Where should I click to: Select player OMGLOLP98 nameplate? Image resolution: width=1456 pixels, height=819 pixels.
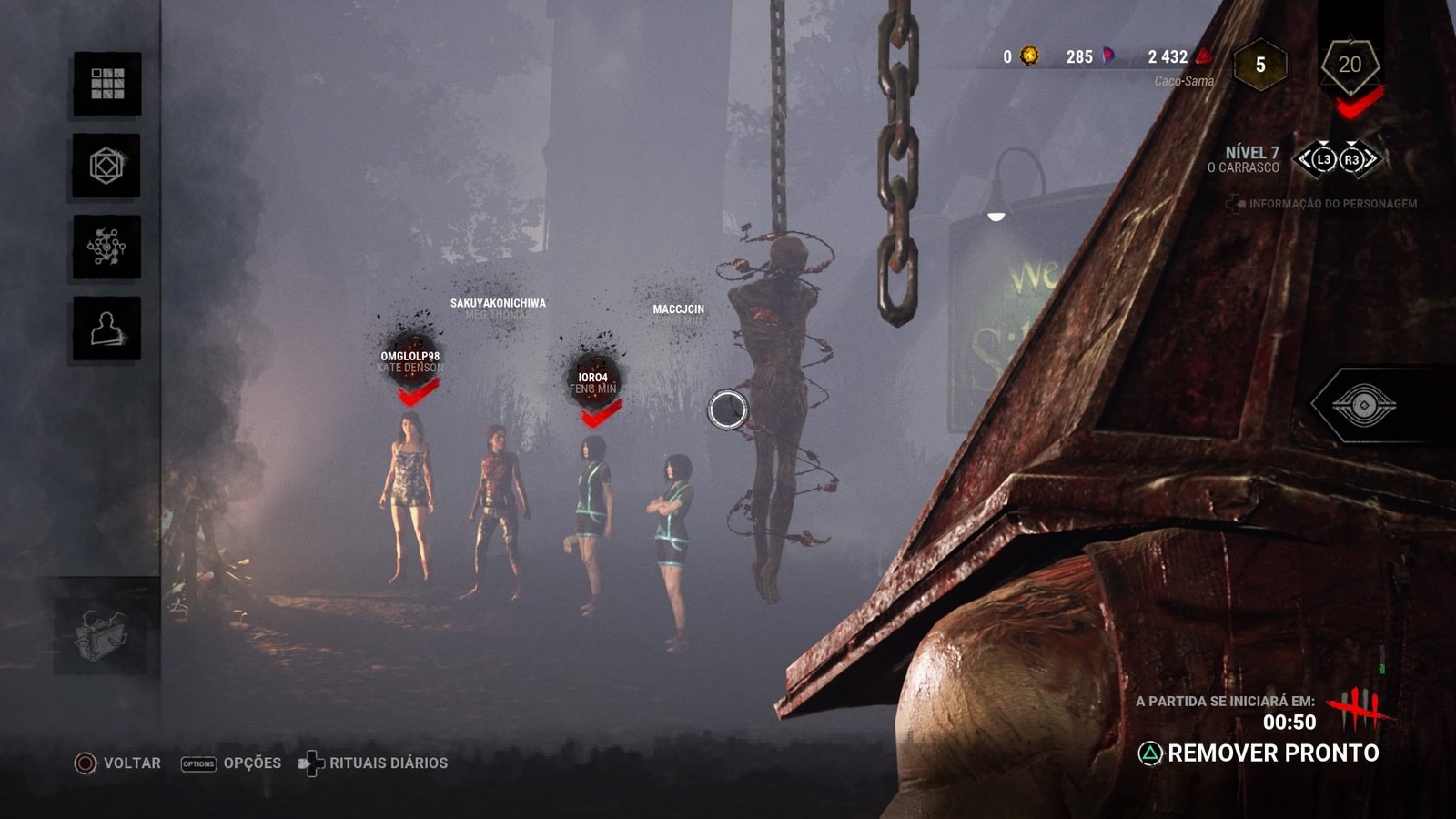point(410,357)
